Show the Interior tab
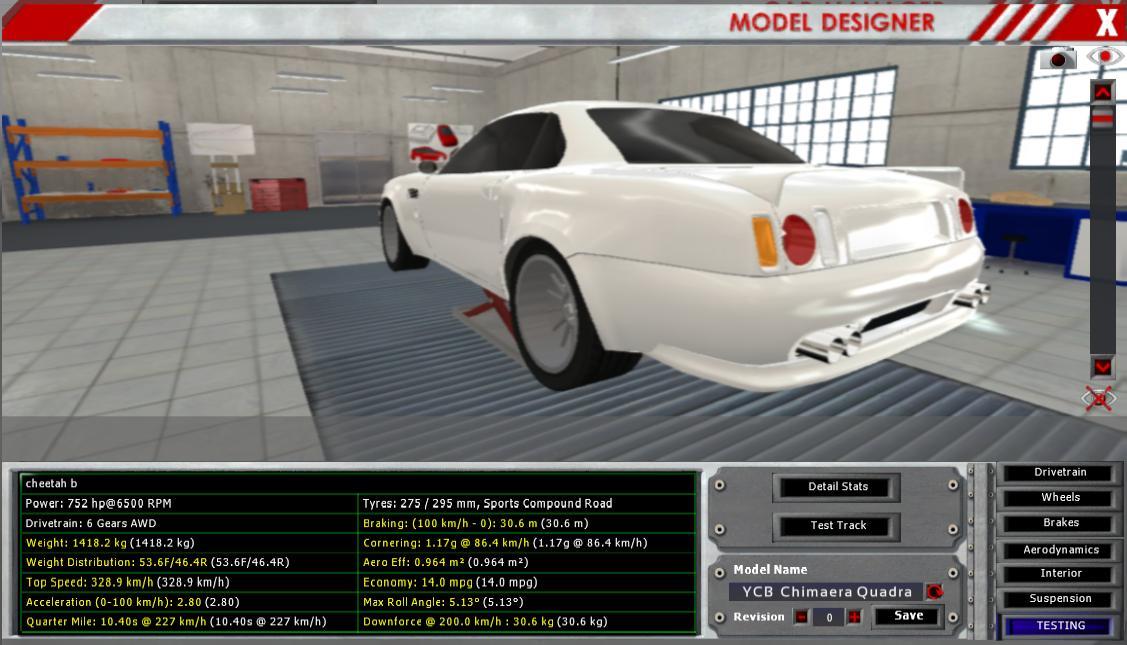The height and width of the screenshot is (645, 1127). (1060, 574)
